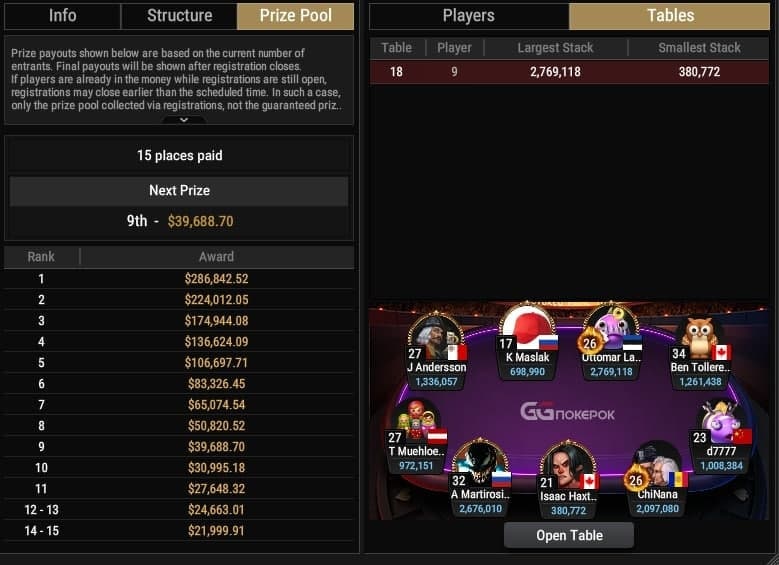This screenshot has height=565, width=779.
Task: Expand the prize payout description arrow
Action: click(184, 120)
